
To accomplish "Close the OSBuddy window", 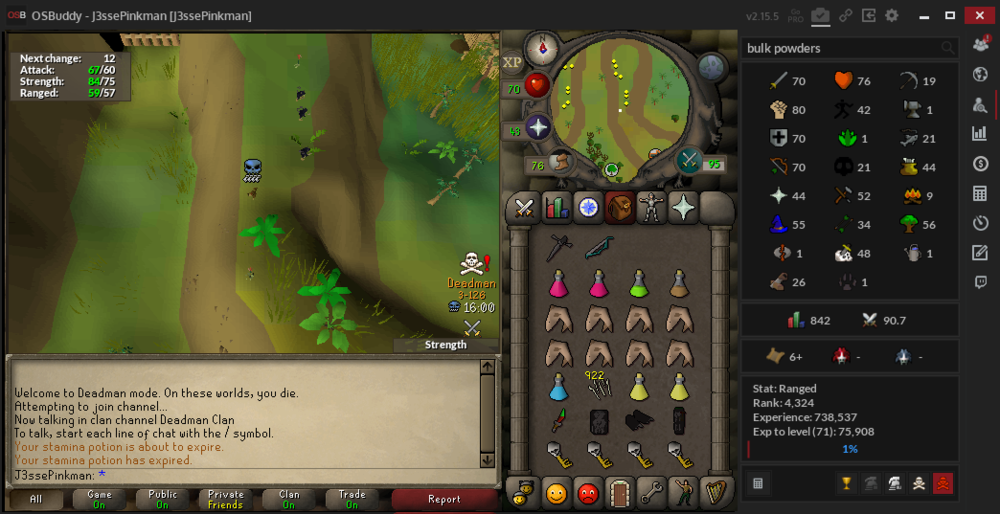I will click(x=977, y=15).
